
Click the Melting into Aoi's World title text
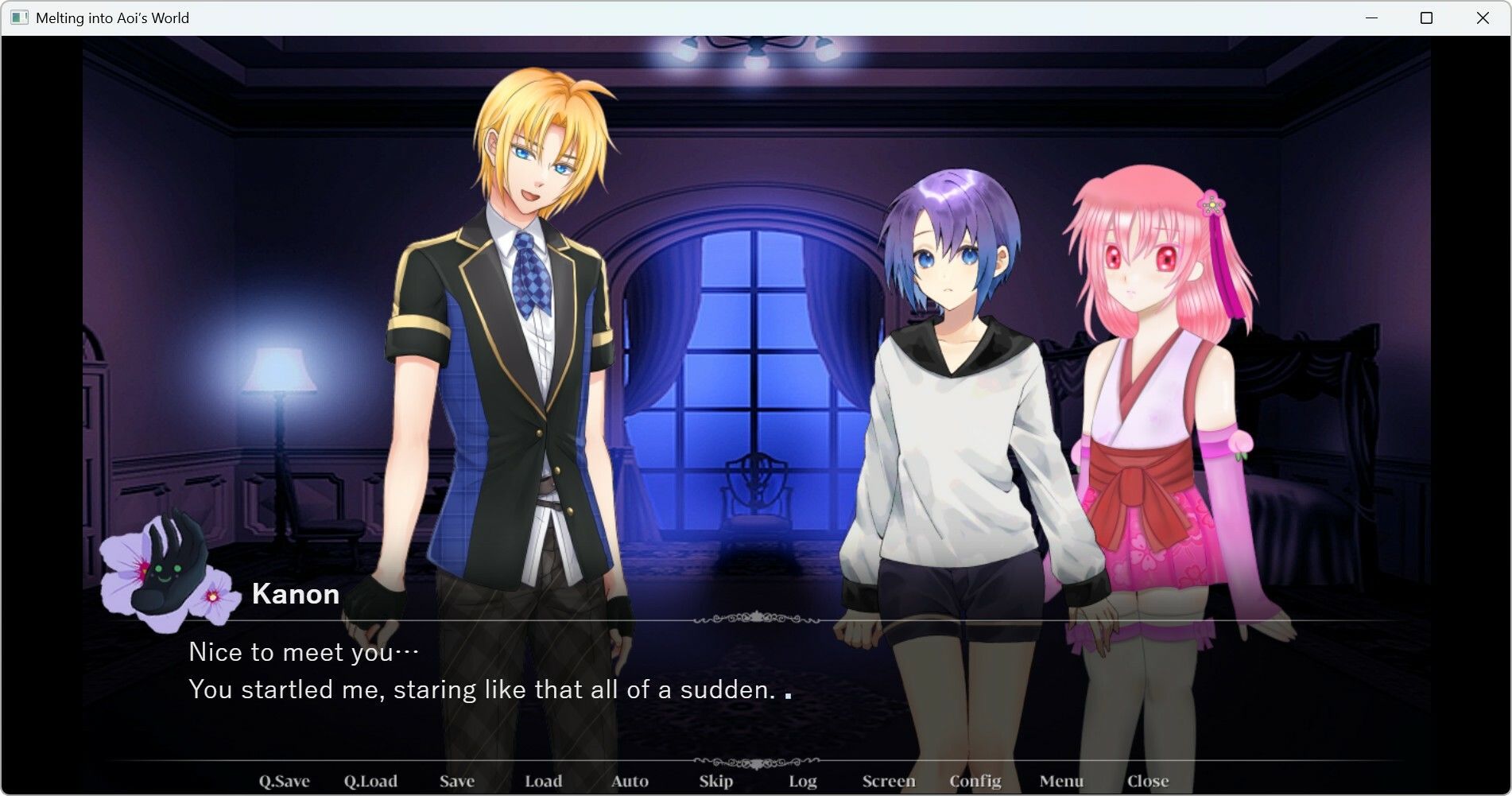click(112, 17)
